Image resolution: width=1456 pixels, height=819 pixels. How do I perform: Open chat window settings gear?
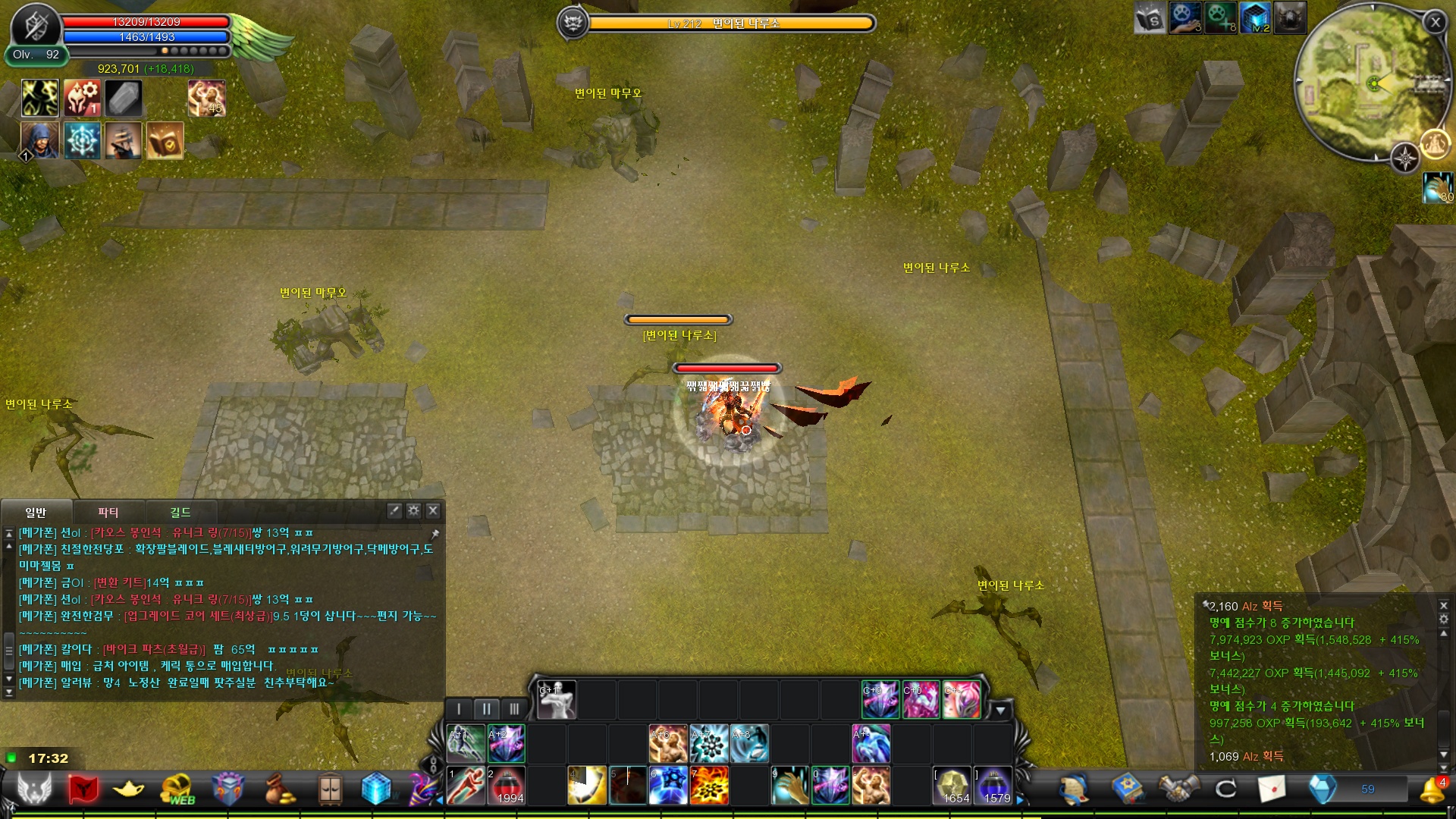[413, 510]
